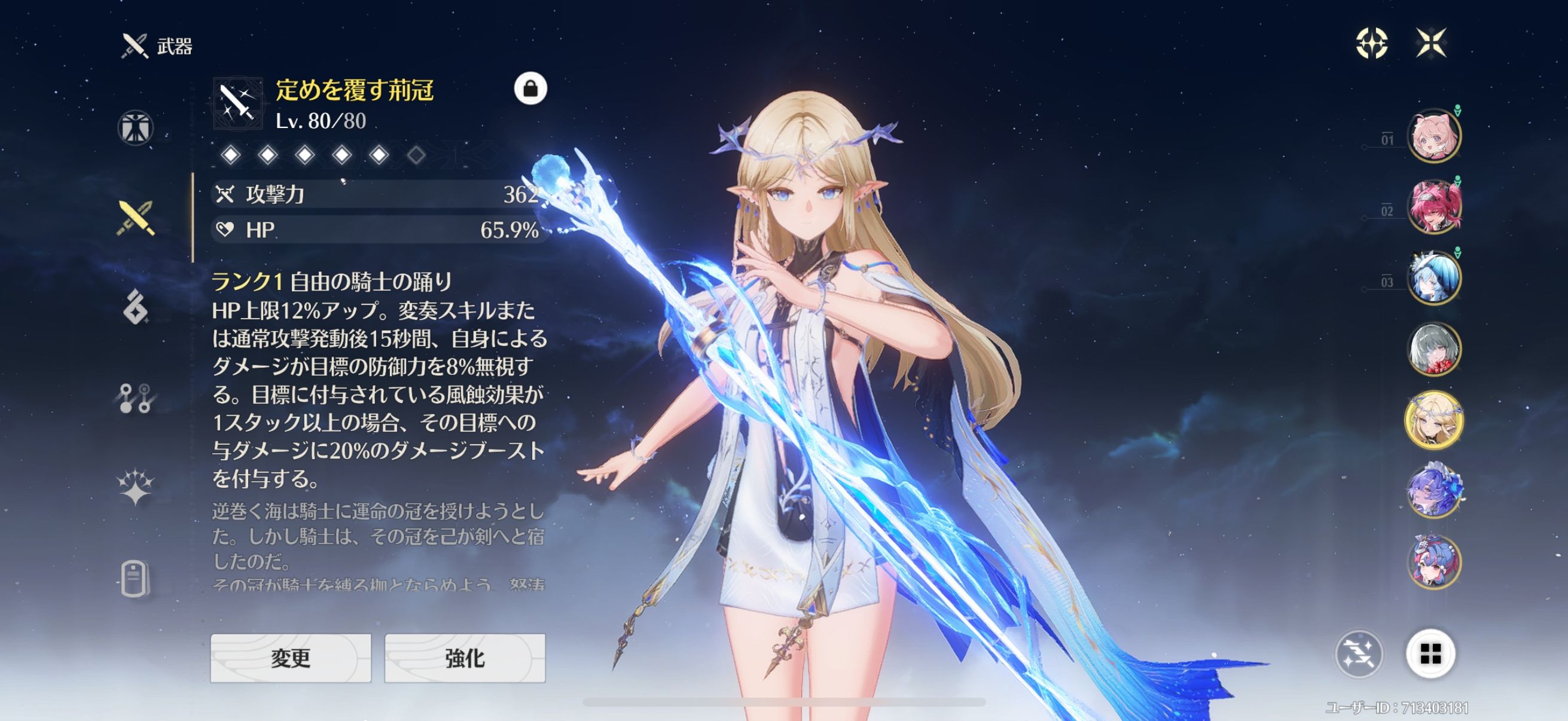
Task: Select the weapon tab with sword icon
Action: [x=136, y=218]
